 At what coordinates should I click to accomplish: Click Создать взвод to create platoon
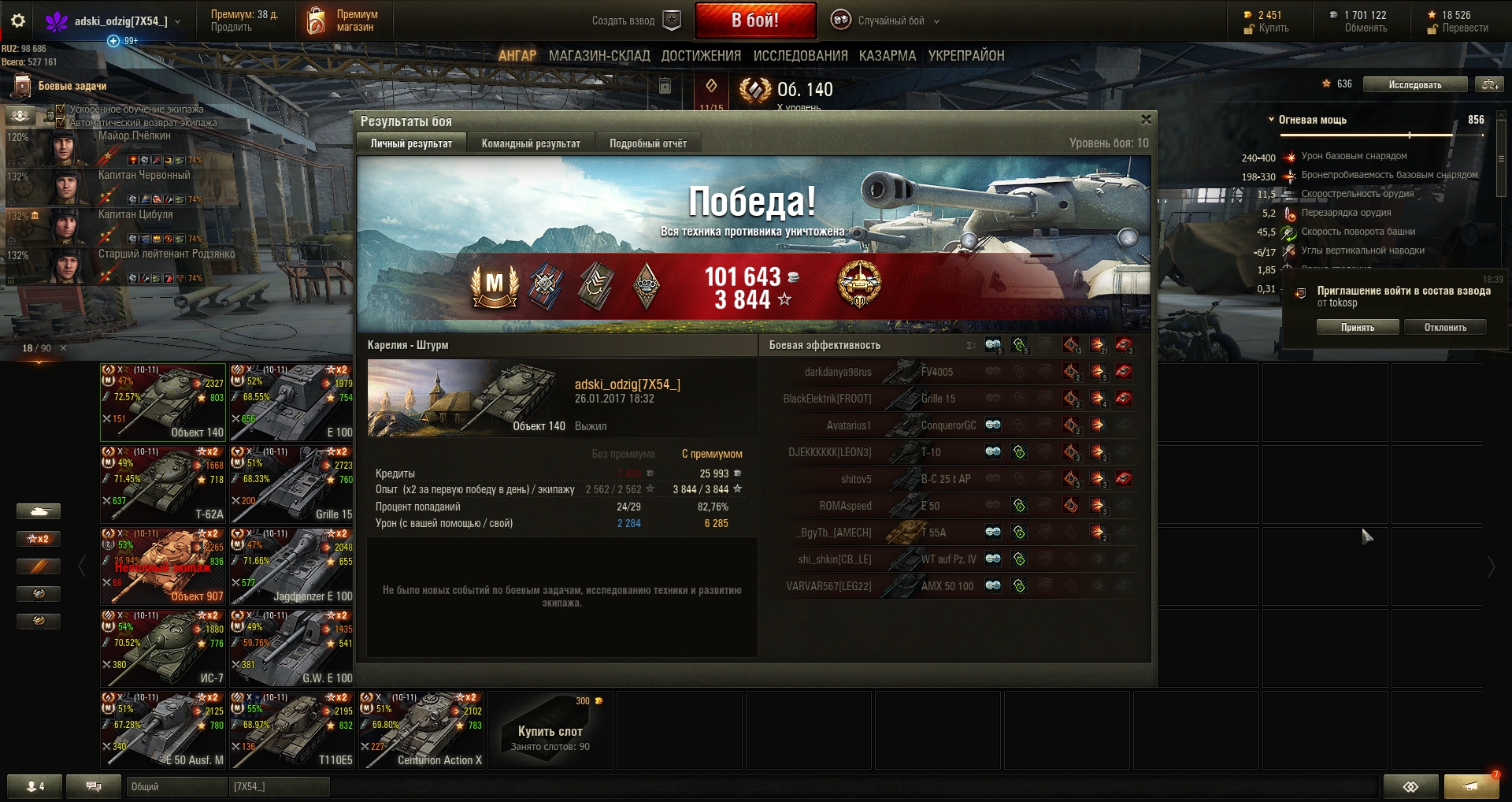click(x=636, y=21)
